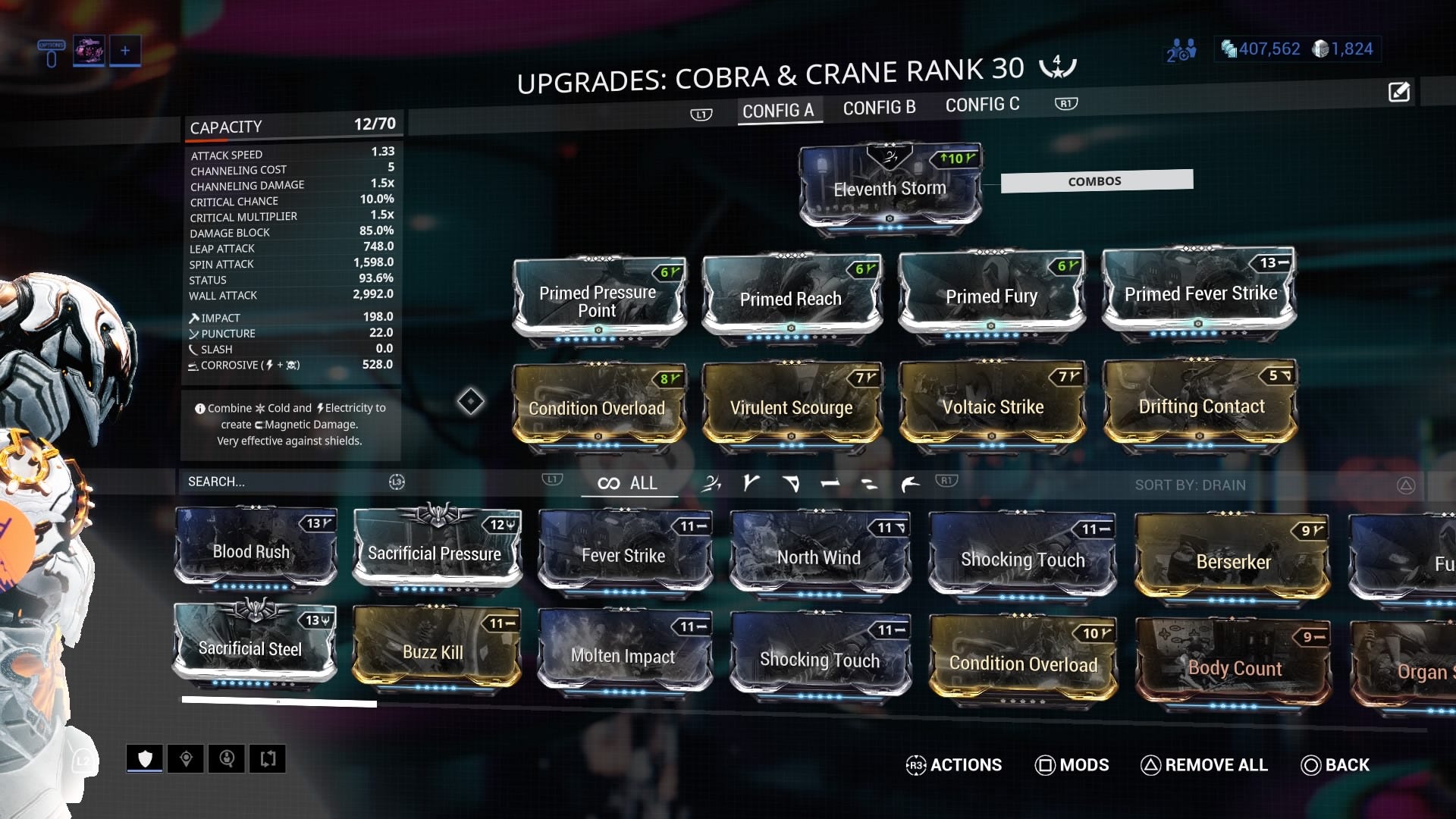Open the Combos list

(x=1096, y=181)
